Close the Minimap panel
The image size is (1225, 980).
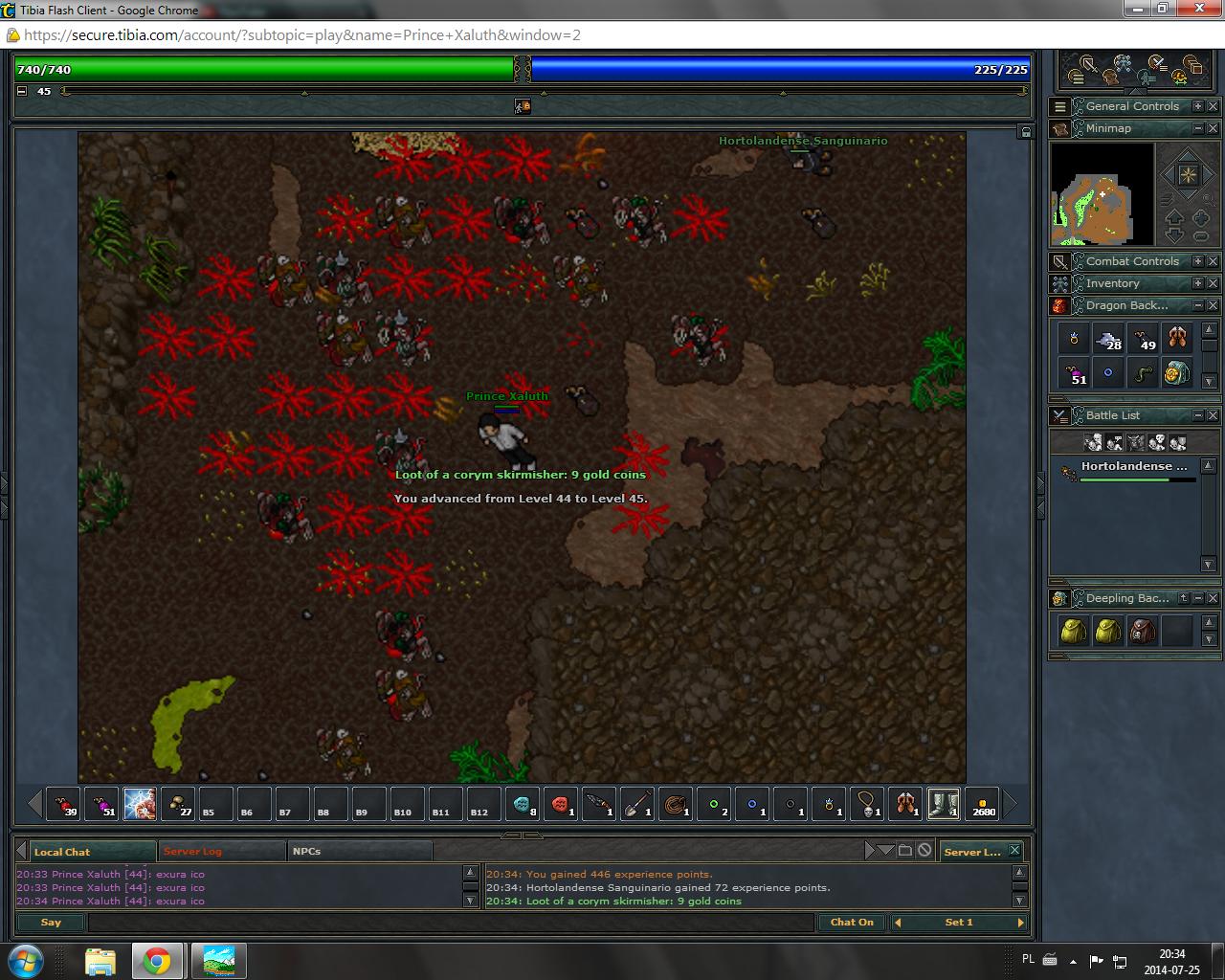coord(1213,128)
